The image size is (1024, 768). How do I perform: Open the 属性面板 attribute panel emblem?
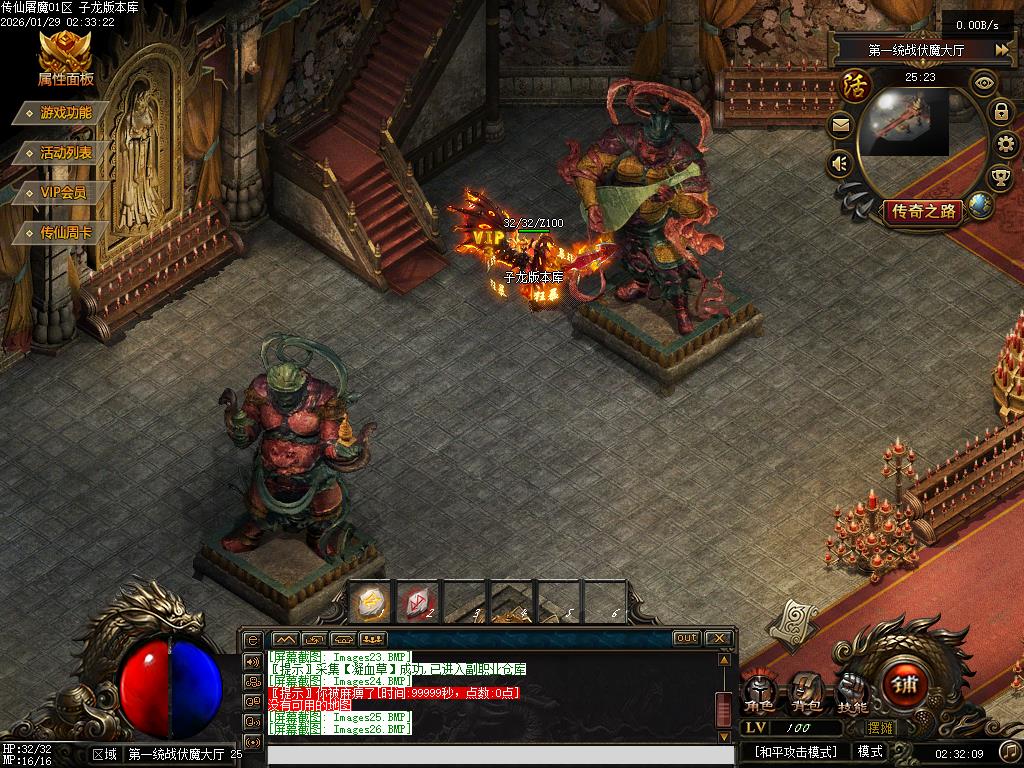(65, 58)
